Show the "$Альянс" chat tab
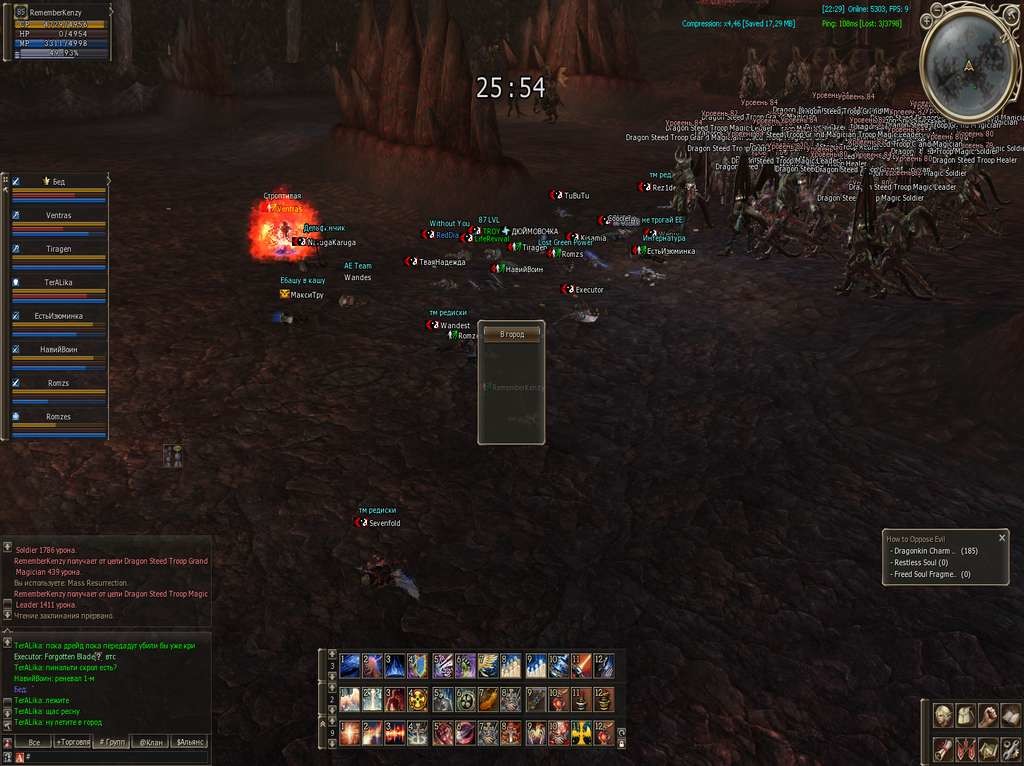Image resolution: width=1024 pixels, height=766 pixels. 189,743
